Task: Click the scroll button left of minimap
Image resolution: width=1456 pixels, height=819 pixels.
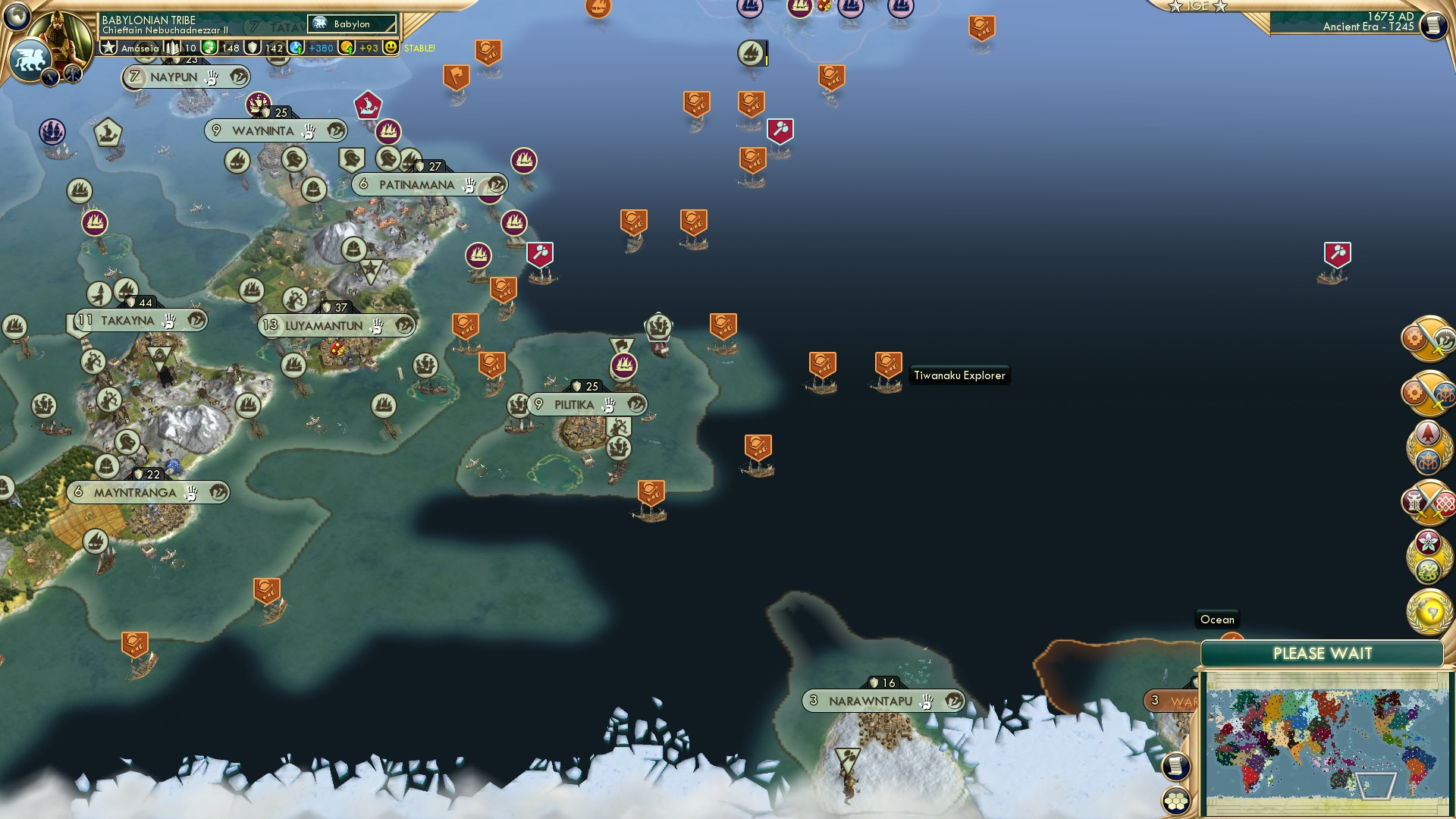Action: click(x=1176, y=766)
